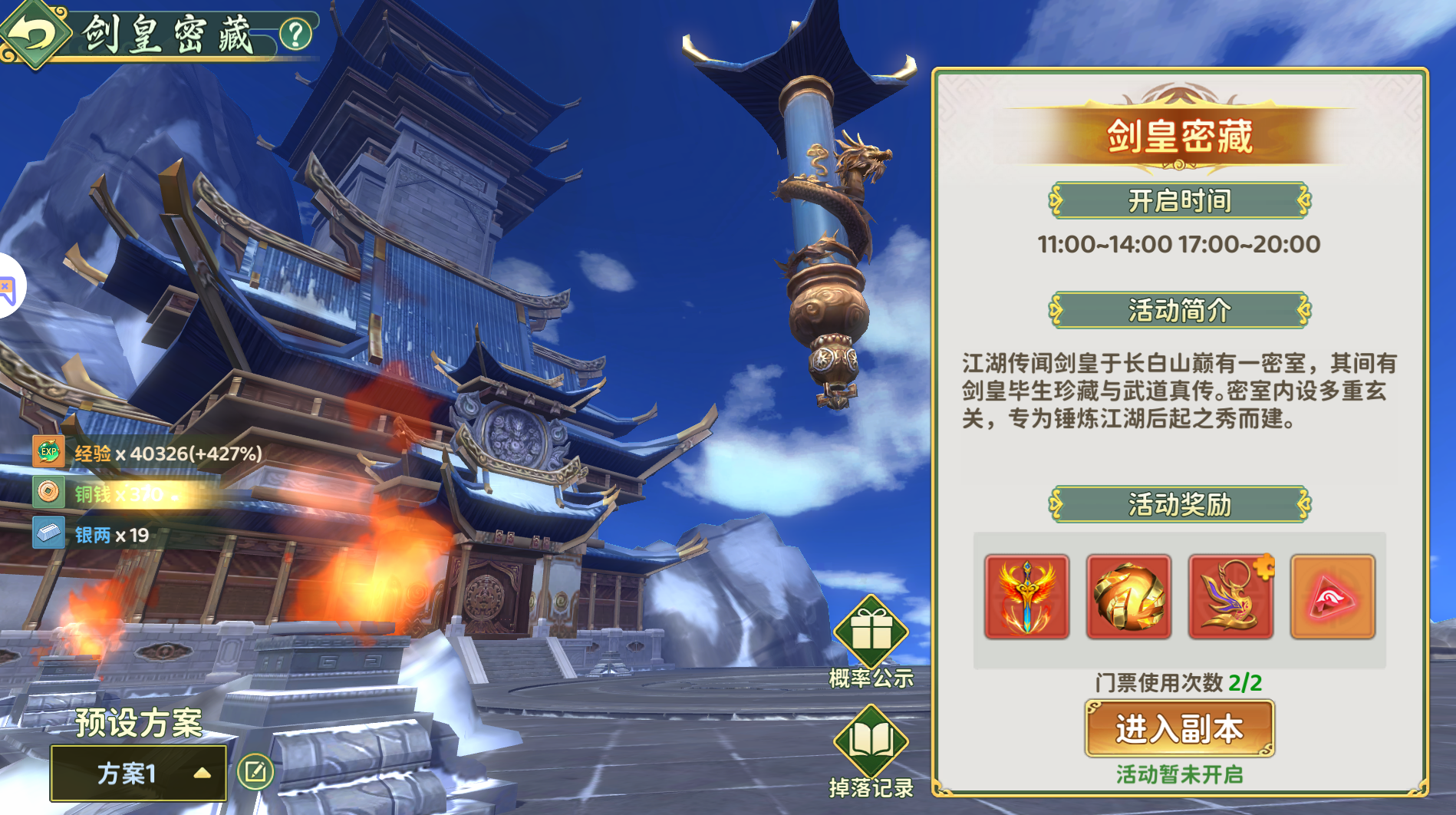Viewport: 1456px width, 815px height.
Task: Inspect the golden orb reward
Action: pos(1128,597)
